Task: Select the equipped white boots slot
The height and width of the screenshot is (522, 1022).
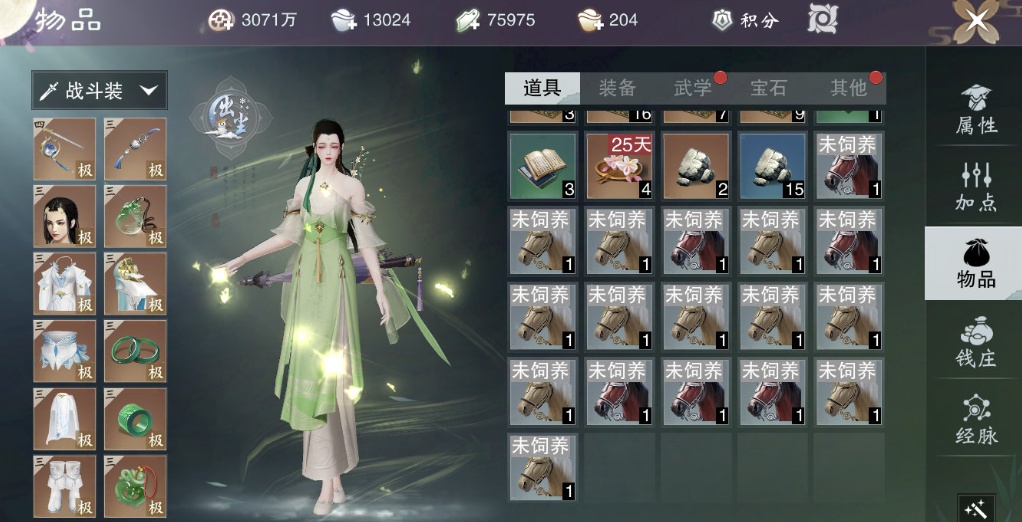Action: (x=65, y=486)
